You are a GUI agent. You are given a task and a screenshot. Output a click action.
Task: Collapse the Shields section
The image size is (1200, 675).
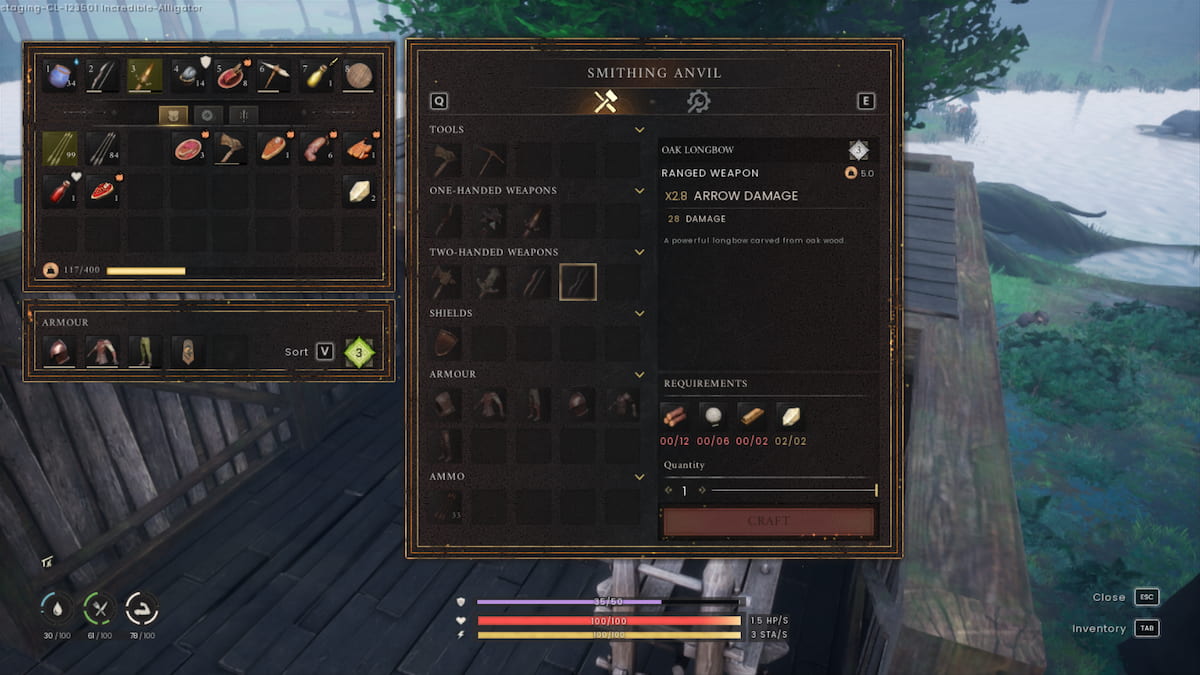(639, 313)
